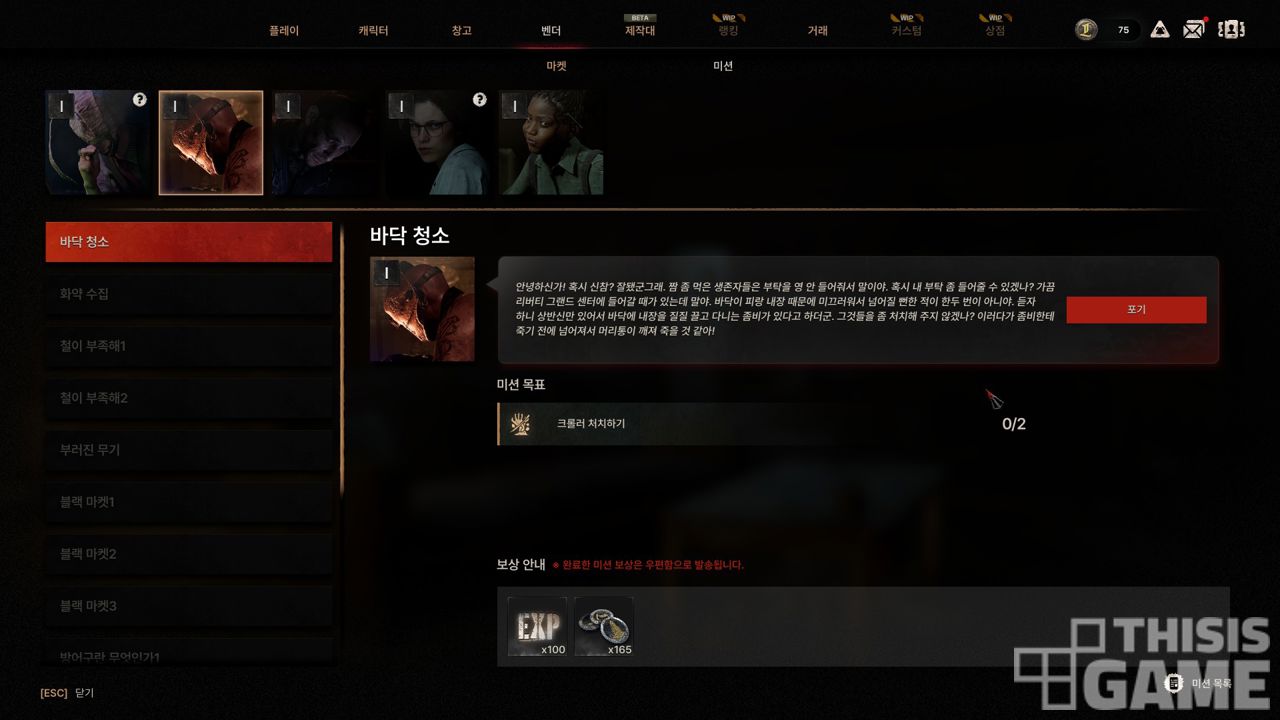Open the 플레이 tab

[284, 31]
